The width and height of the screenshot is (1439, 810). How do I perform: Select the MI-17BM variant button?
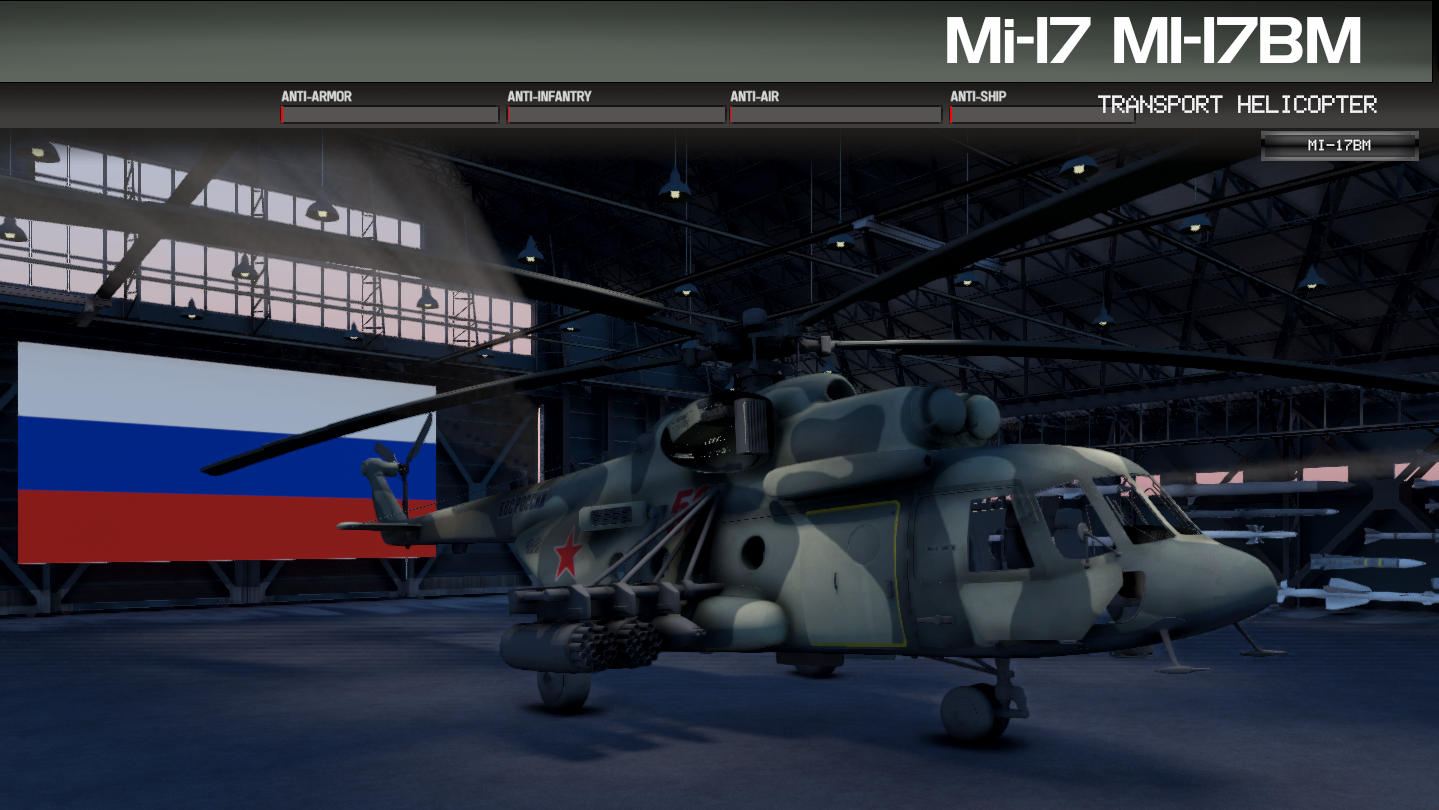click(1339, 146)
